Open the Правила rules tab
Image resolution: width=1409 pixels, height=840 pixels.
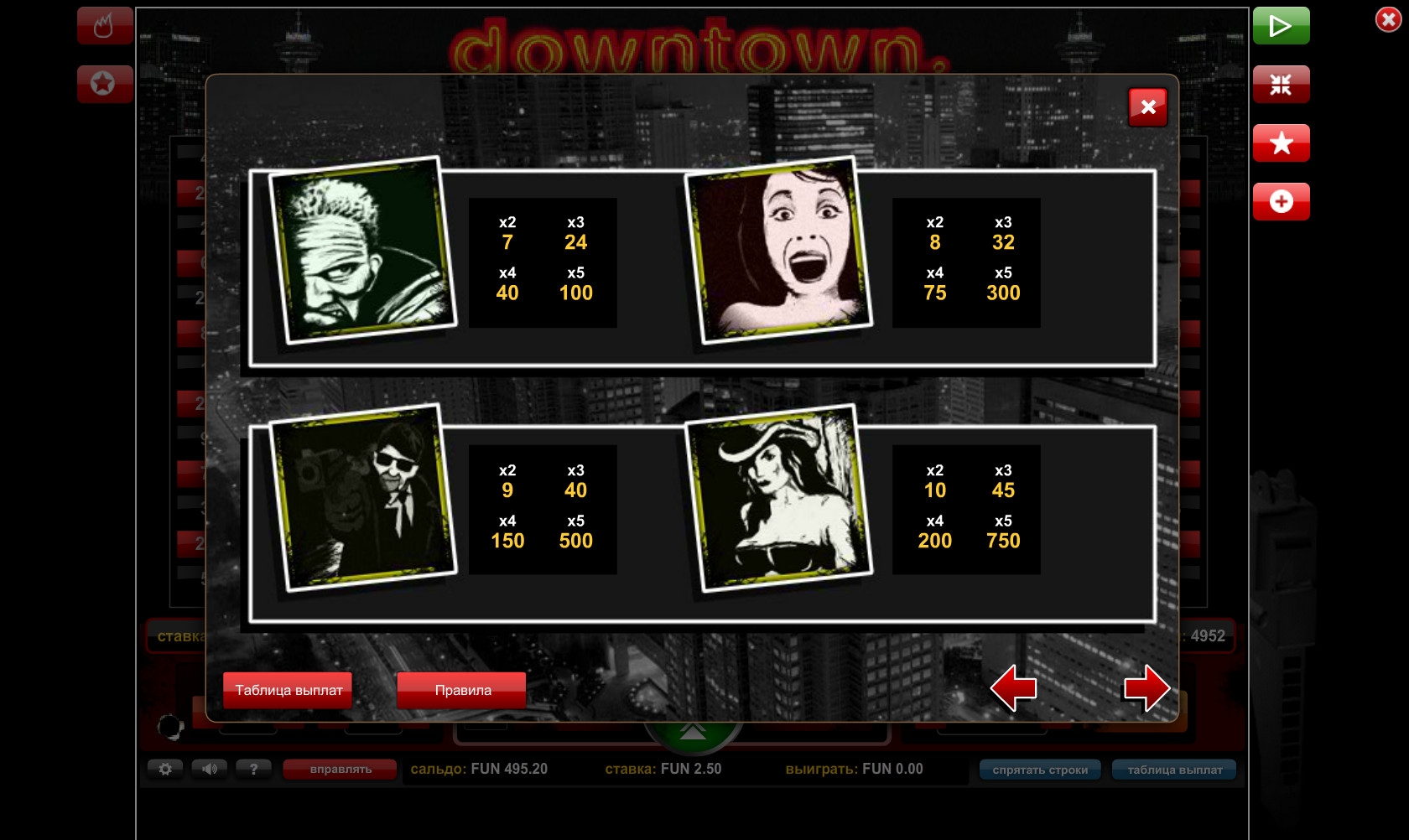[462, 690]
